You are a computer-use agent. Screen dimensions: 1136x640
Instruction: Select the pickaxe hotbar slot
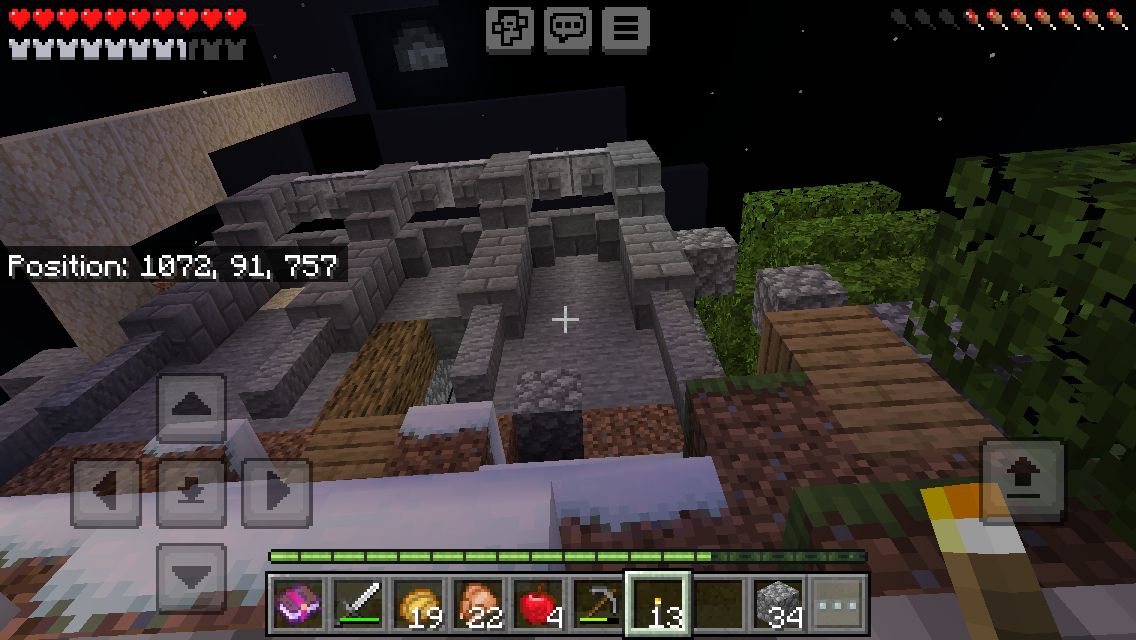tap(597, 605)
